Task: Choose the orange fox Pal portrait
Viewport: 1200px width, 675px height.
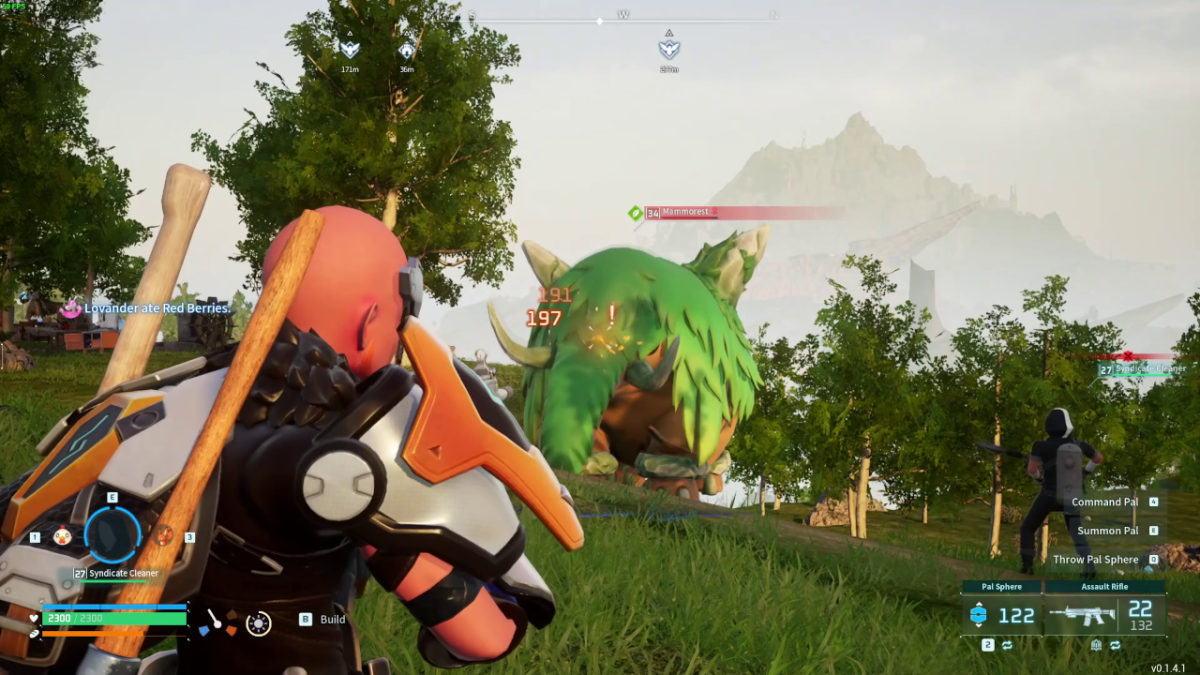Action: tap(165, 537)
